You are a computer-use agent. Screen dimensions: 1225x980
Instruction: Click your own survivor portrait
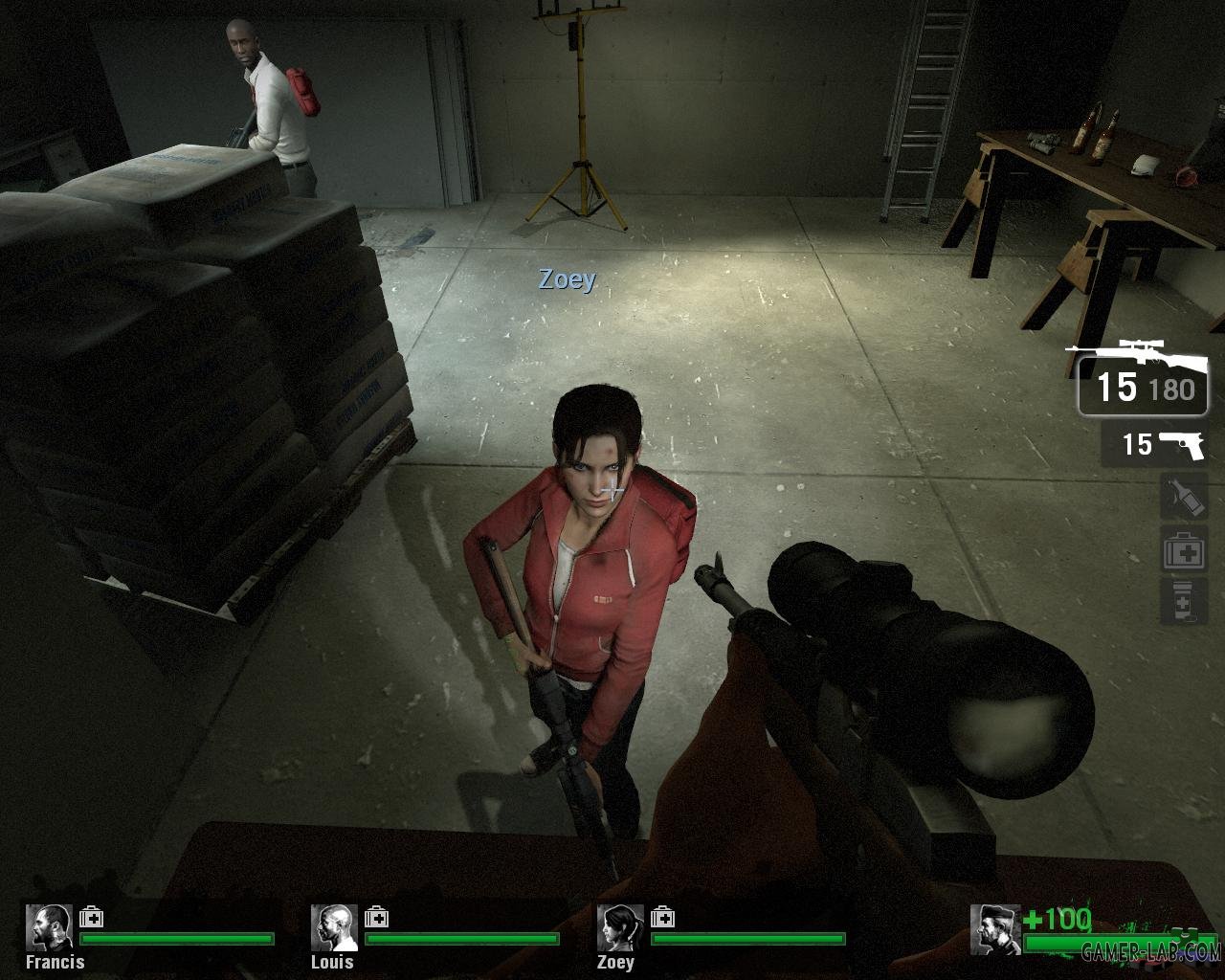pos(993,929)
